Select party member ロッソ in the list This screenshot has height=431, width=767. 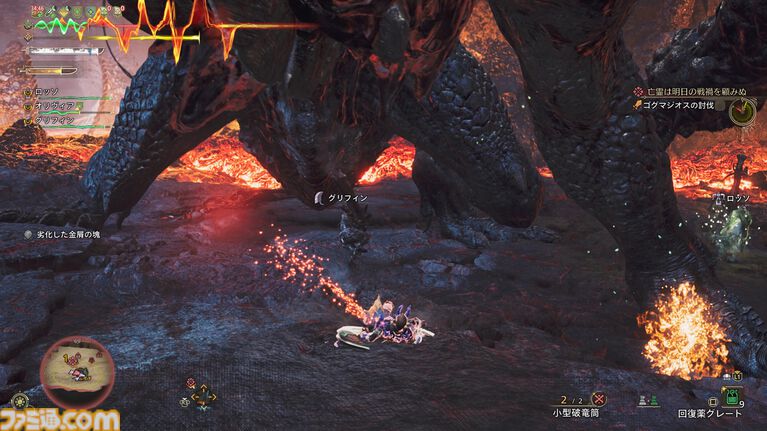(x=48, y=91)
